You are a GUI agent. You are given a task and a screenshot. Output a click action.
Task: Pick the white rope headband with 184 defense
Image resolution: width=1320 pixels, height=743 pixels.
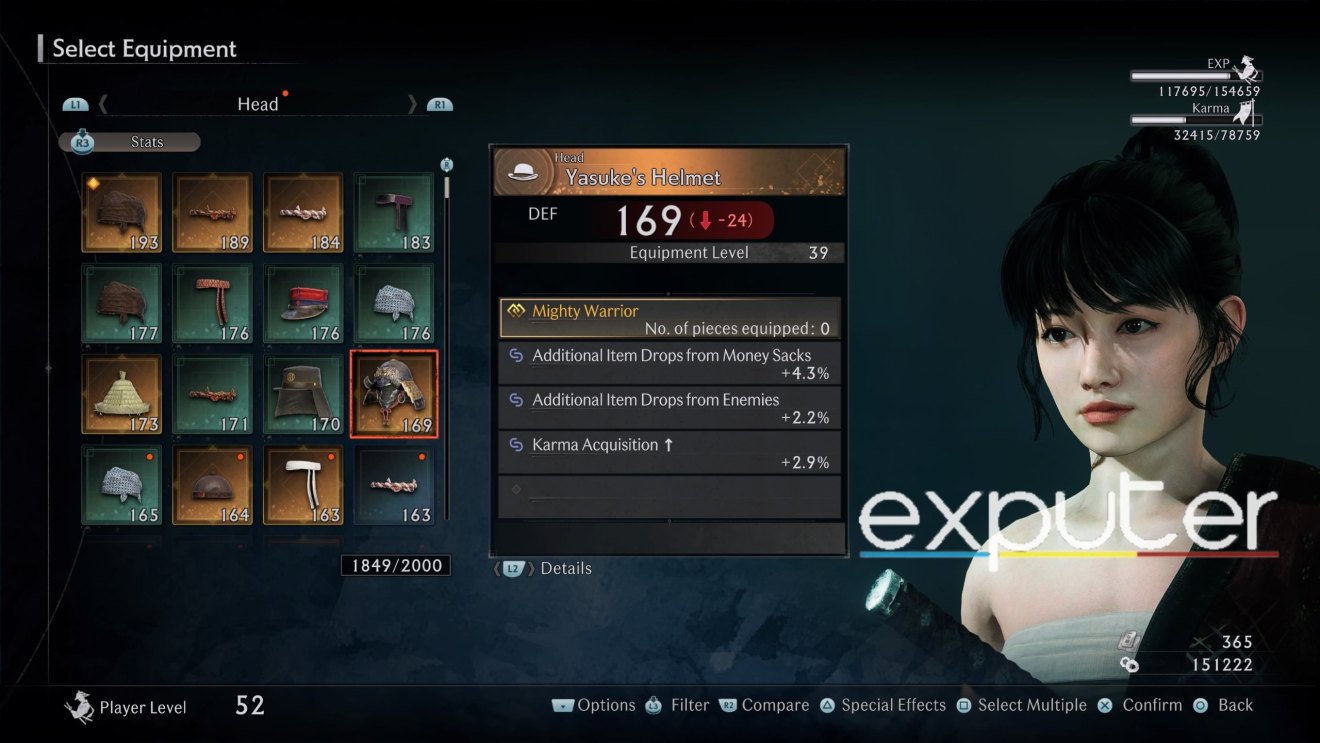[x=303, y=212]
